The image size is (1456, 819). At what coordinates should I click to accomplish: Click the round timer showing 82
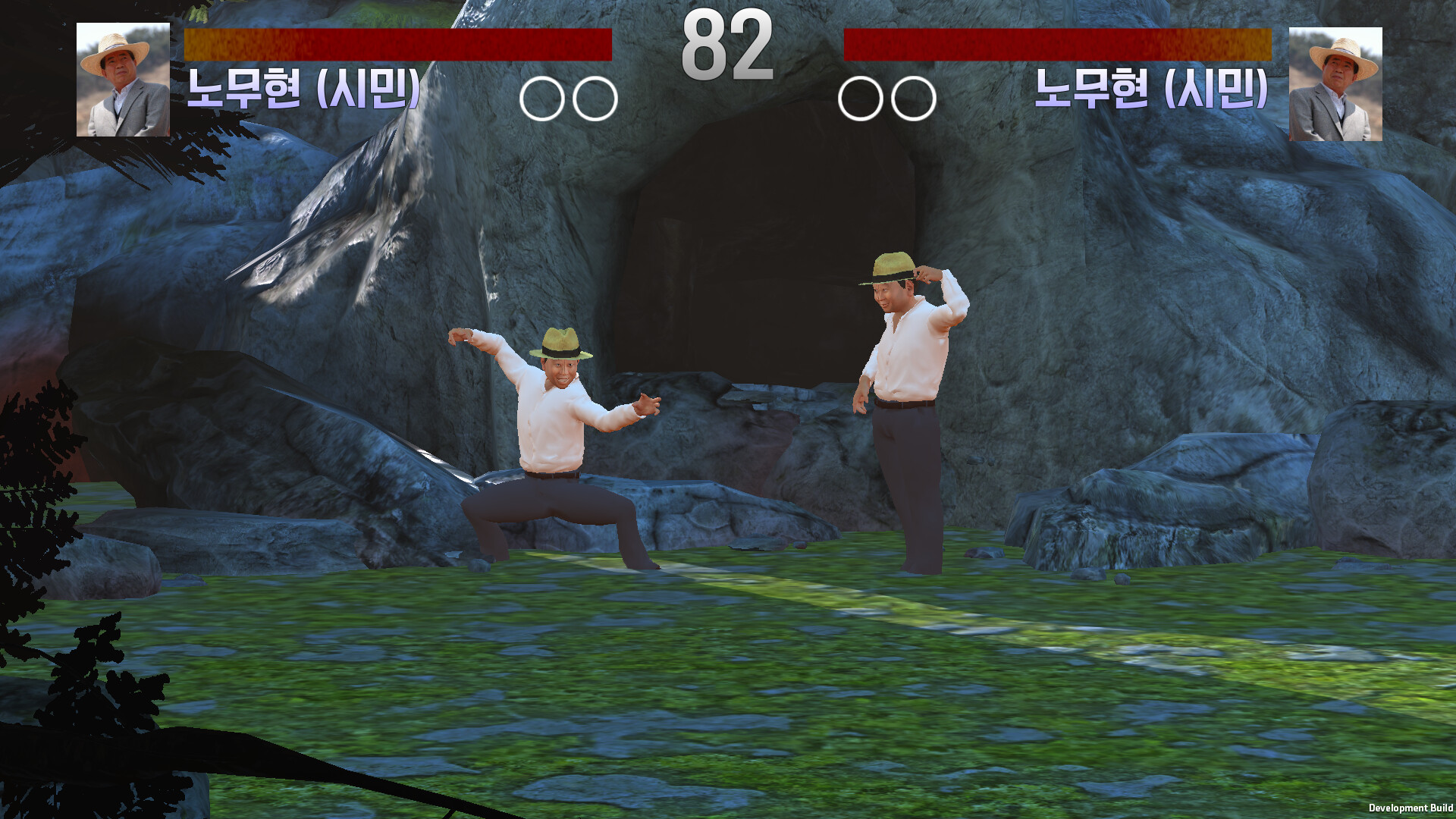pyautogui.click(x=728, y=45)
